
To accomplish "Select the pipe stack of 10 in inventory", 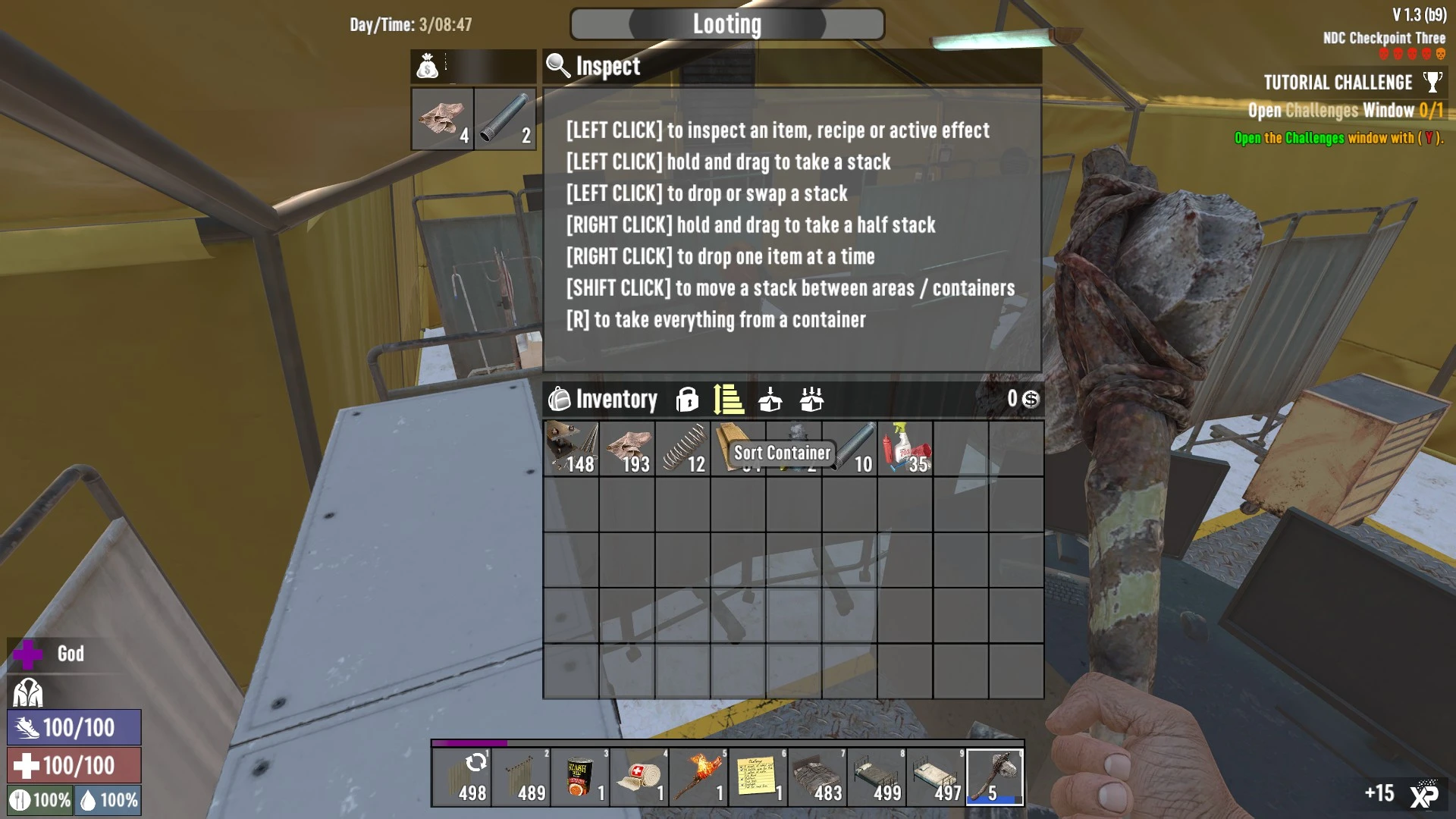I will click(x=850, y=449).
